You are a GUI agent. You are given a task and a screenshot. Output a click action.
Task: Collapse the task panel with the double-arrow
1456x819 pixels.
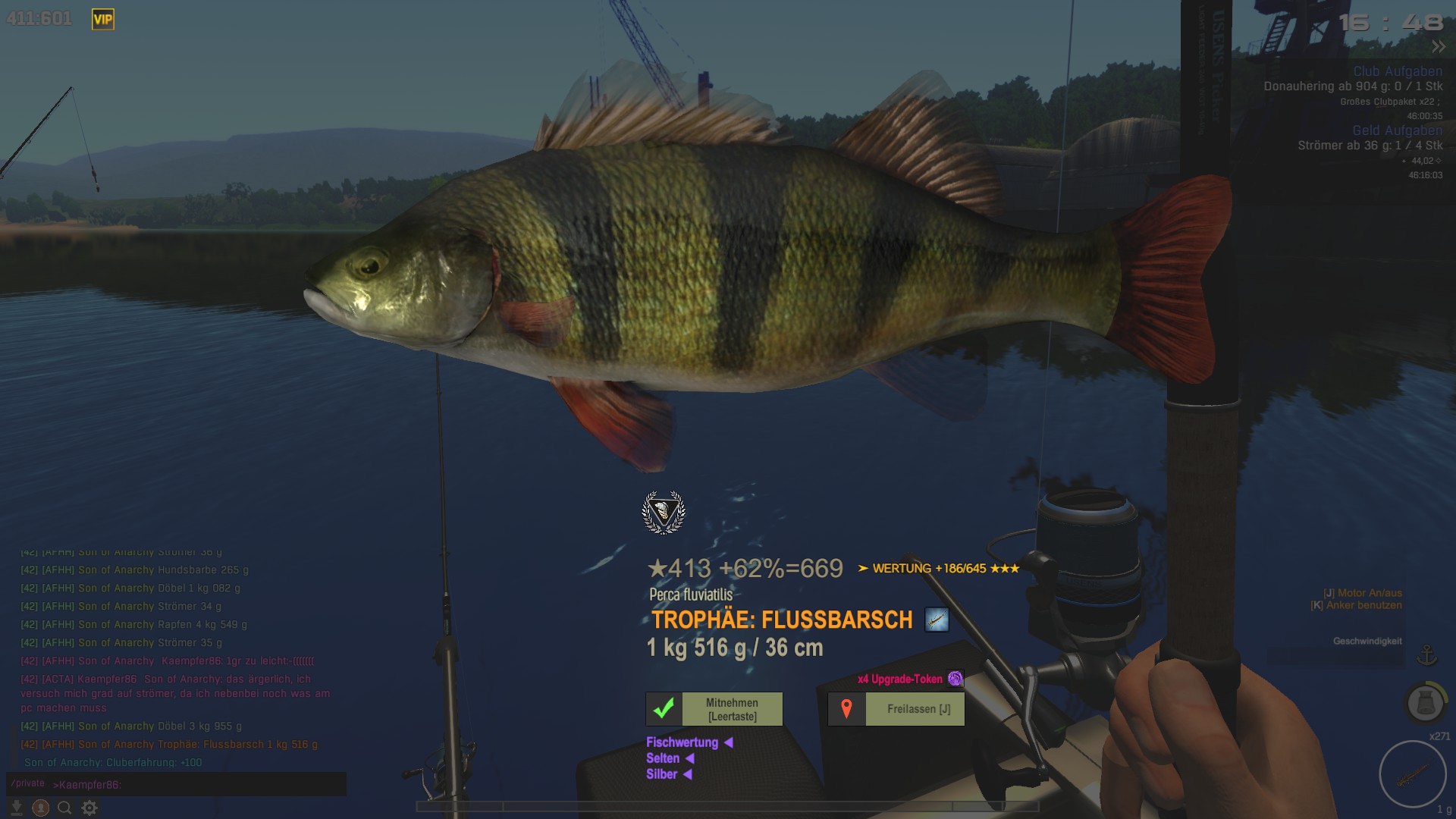[x=1438, y=47]
